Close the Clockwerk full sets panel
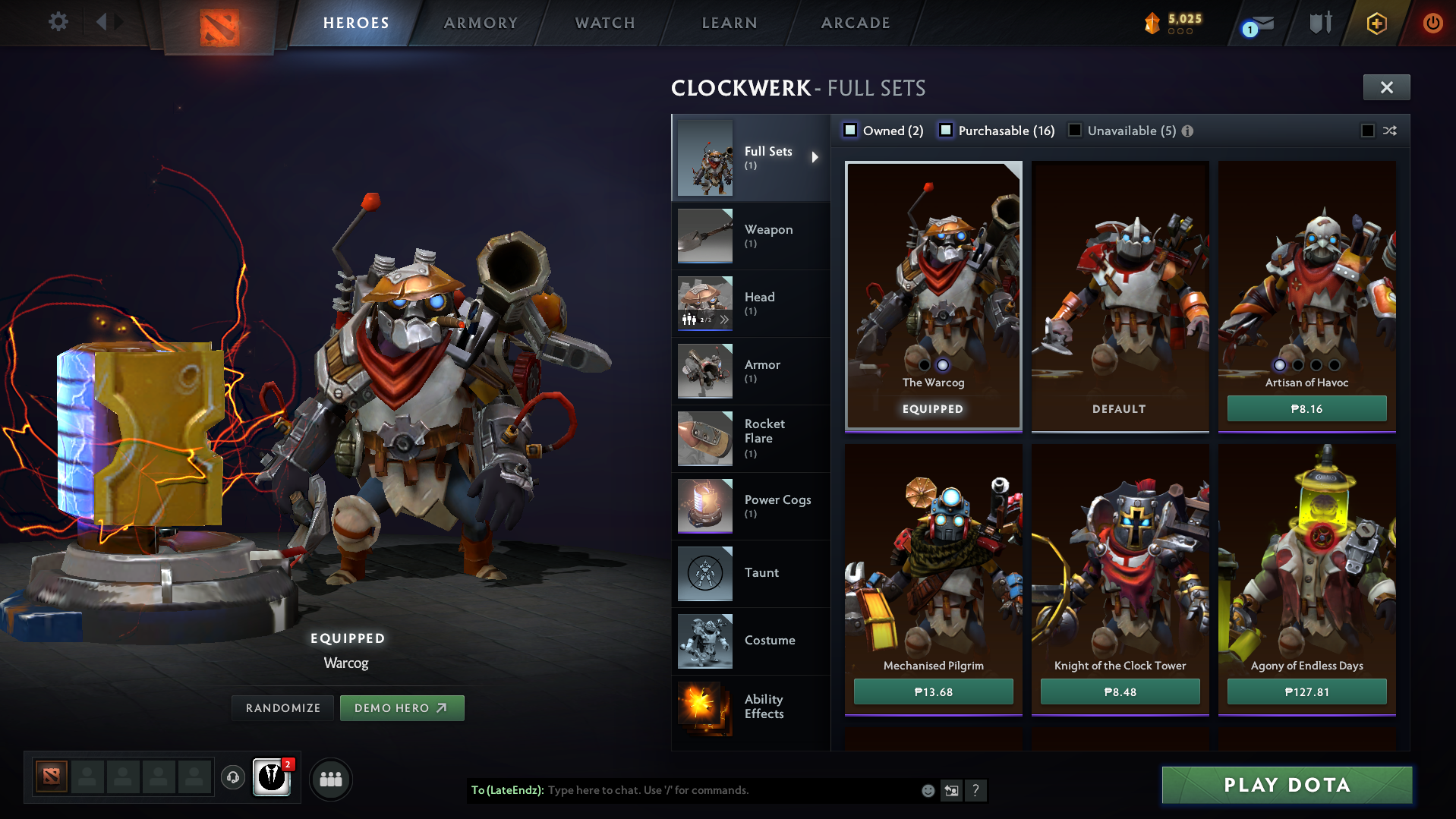This screenshot has height=819, width=1456. pyautogui.click(x=1386, y=87)
